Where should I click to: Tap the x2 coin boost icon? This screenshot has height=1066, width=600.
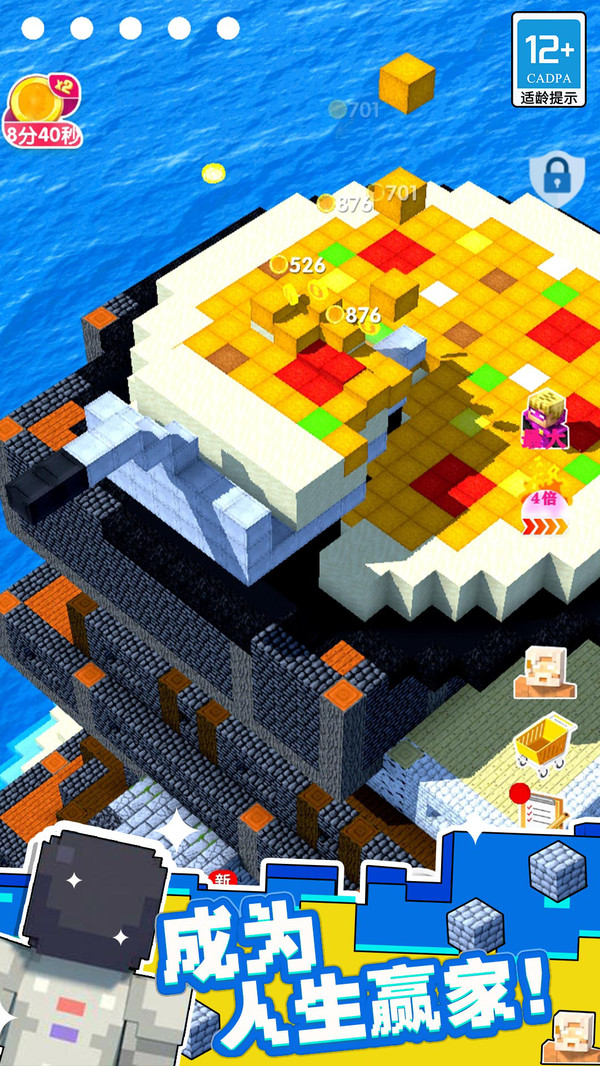tap(43, 102)
